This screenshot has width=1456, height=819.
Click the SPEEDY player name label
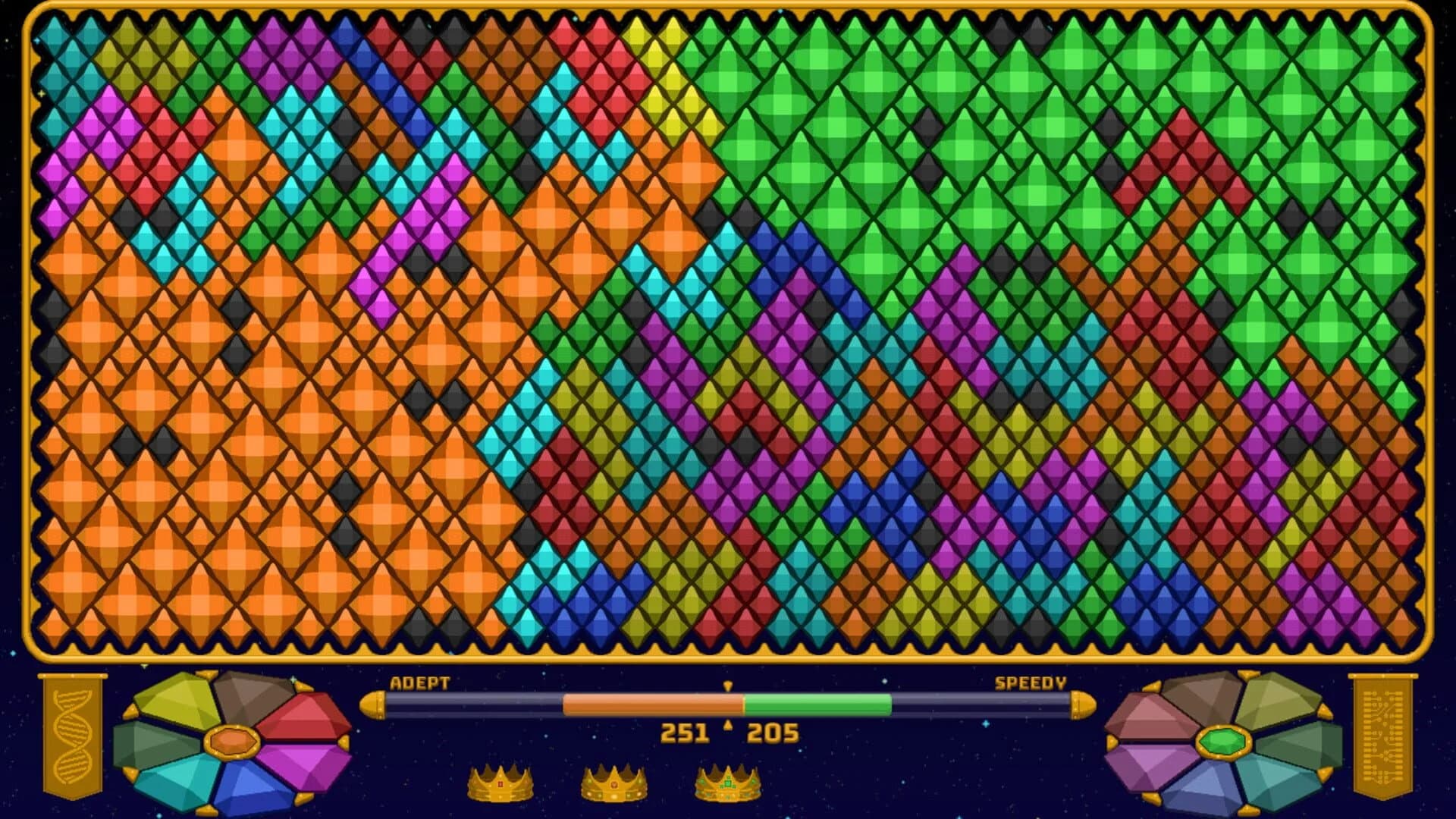tap(1030, 684)
